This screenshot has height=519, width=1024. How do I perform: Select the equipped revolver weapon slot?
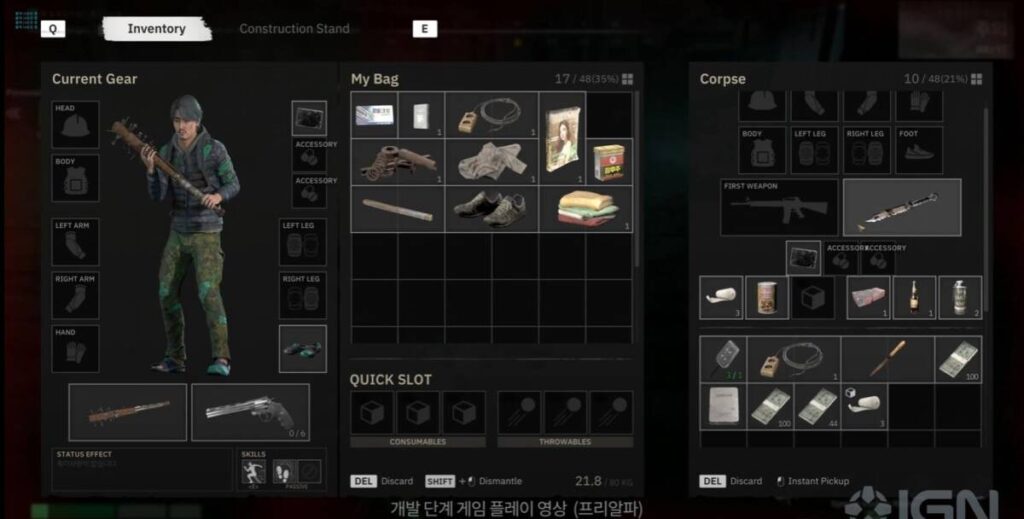point(250,411)
